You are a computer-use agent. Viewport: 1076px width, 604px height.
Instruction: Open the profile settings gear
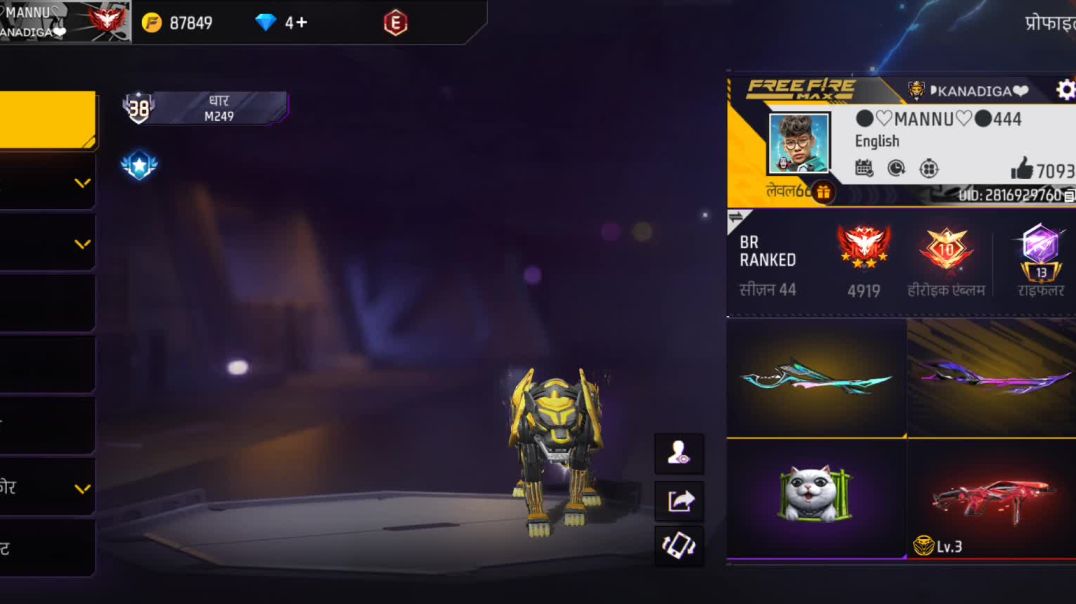(x=1065, y=91)
